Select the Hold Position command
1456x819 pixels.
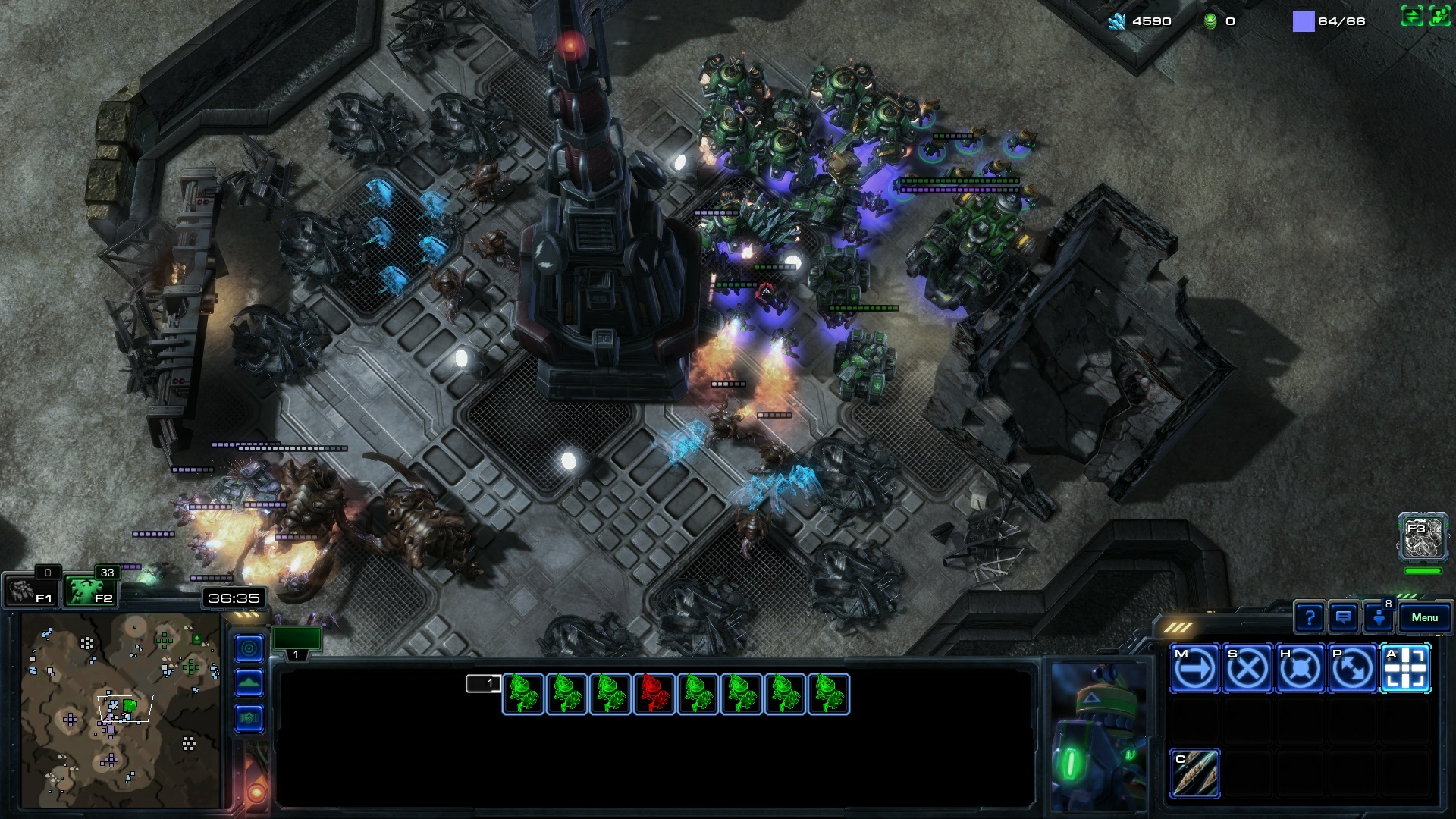pos(1300,669)
